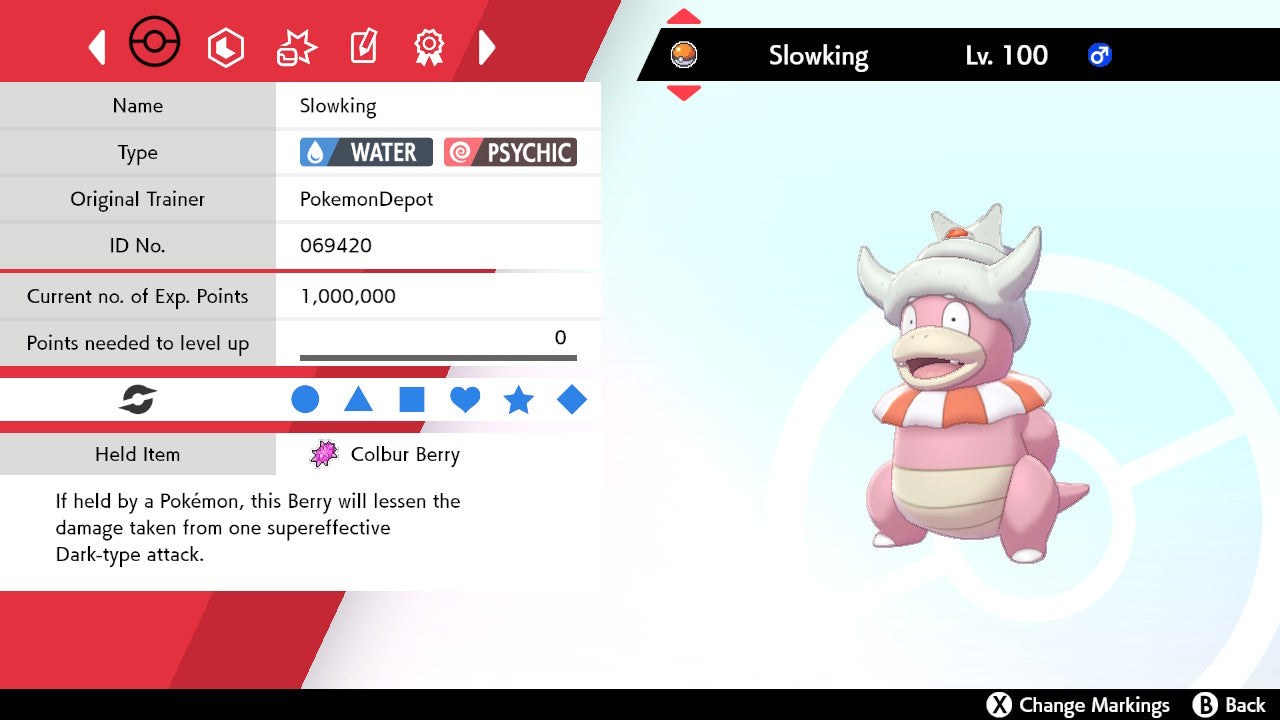The height and width of the screenshot is (720, 1280).
Task: Go to previous Pokémon with the up arrow
Action: pos(683,16)
